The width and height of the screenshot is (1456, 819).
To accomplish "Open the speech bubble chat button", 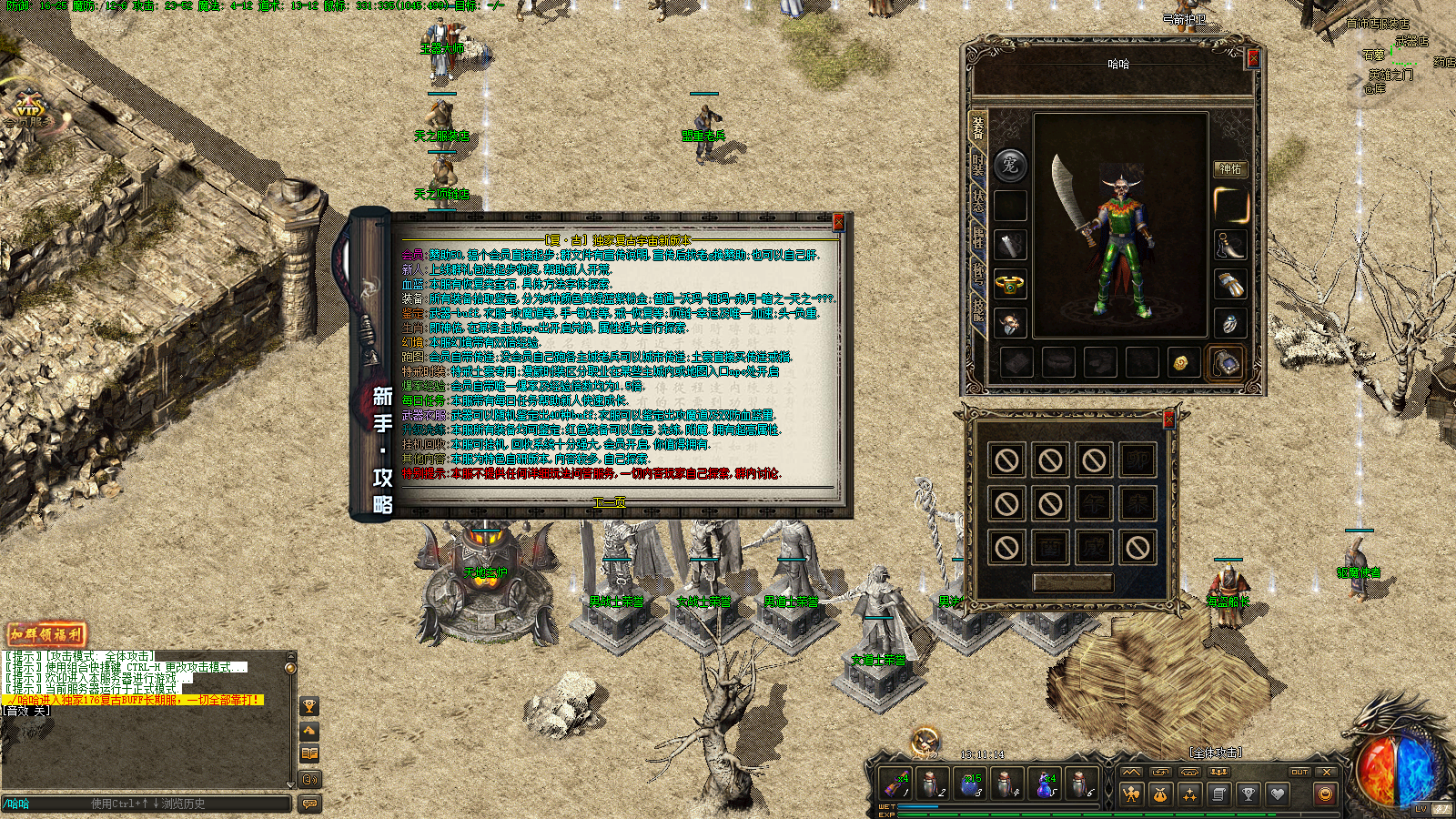I will point(310,804).
